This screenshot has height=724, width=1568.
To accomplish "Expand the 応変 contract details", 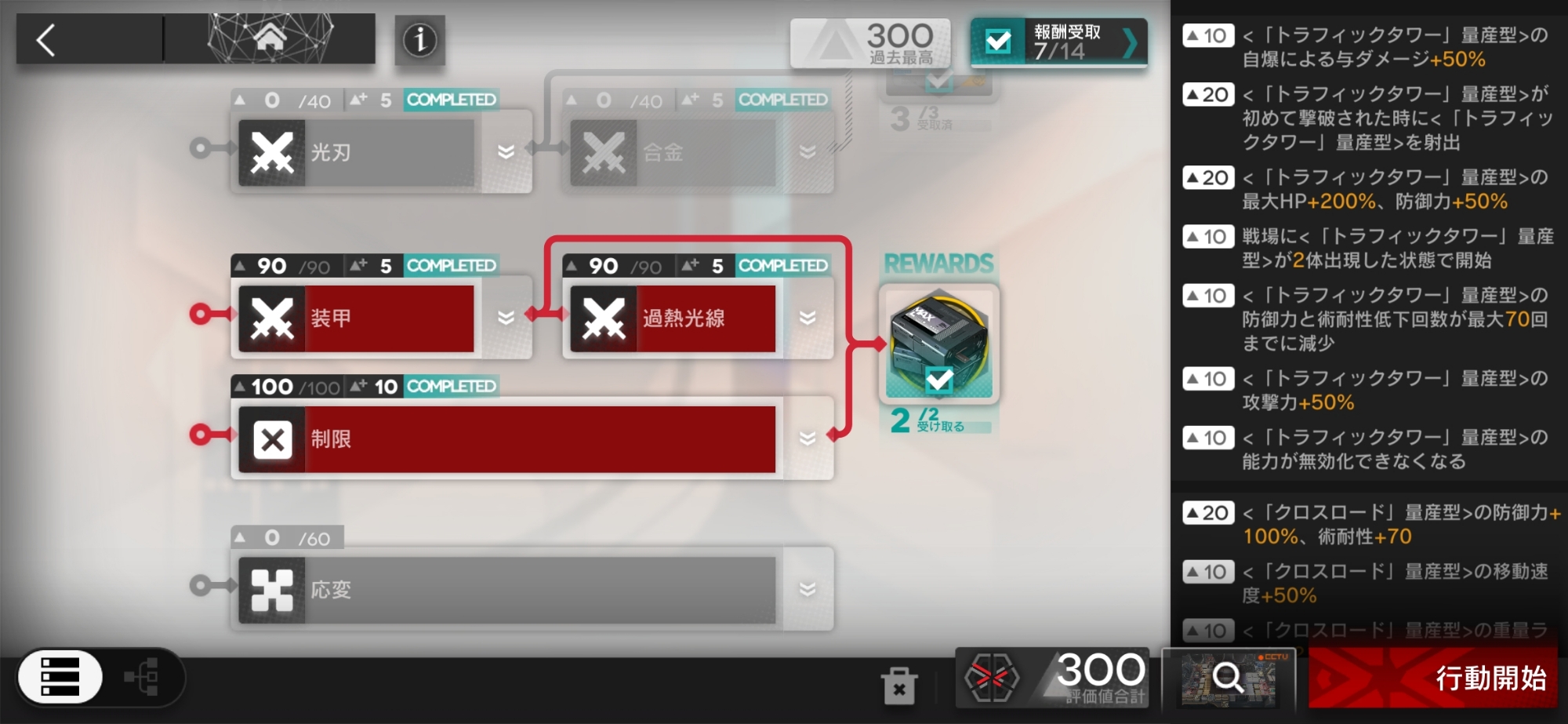I will 808,590.
